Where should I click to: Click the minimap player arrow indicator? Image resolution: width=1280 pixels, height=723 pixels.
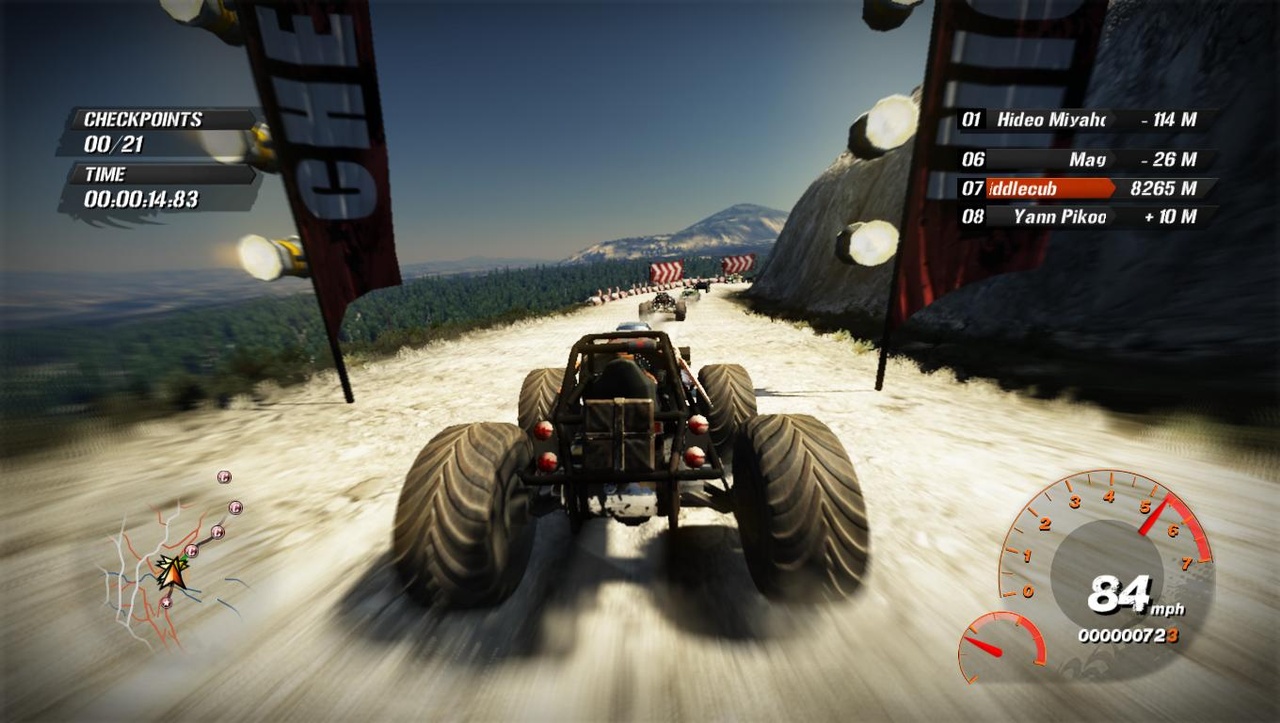coord(172,573)
